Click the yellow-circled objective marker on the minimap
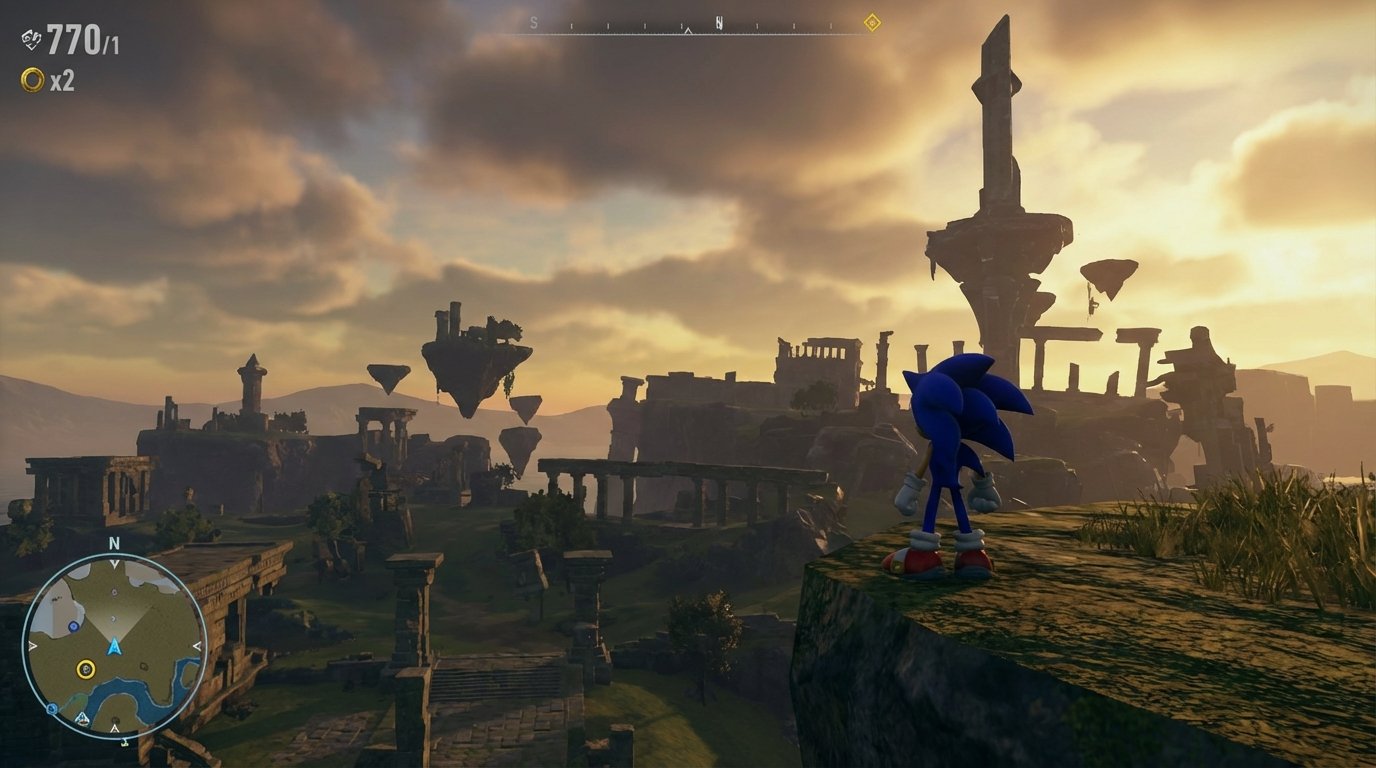The height and width of the screenshot is (768, 1376). 85,669
